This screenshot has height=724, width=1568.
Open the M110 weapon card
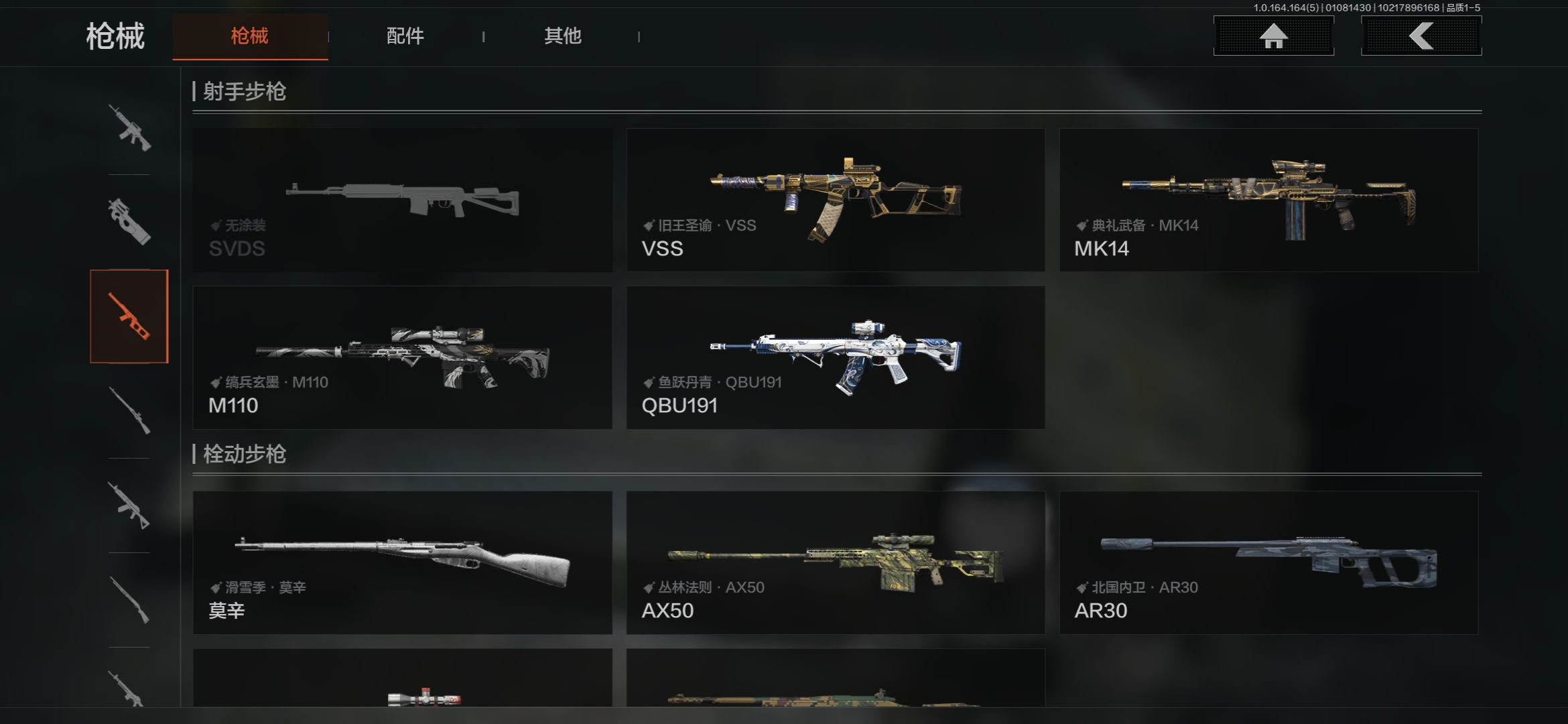tap(402, 357)
